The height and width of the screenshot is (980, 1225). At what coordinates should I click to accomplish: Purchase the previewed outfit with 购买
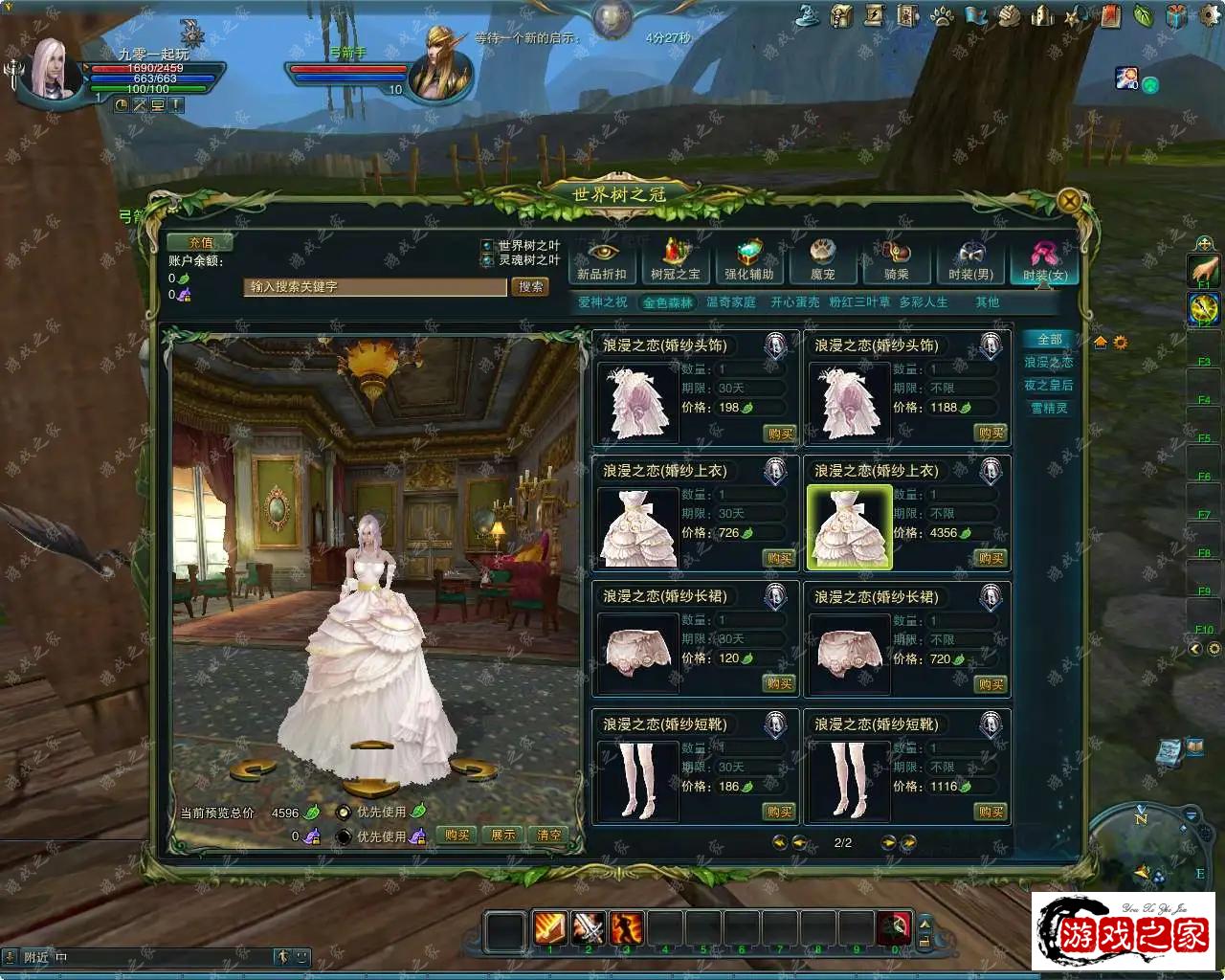(457, 835)
